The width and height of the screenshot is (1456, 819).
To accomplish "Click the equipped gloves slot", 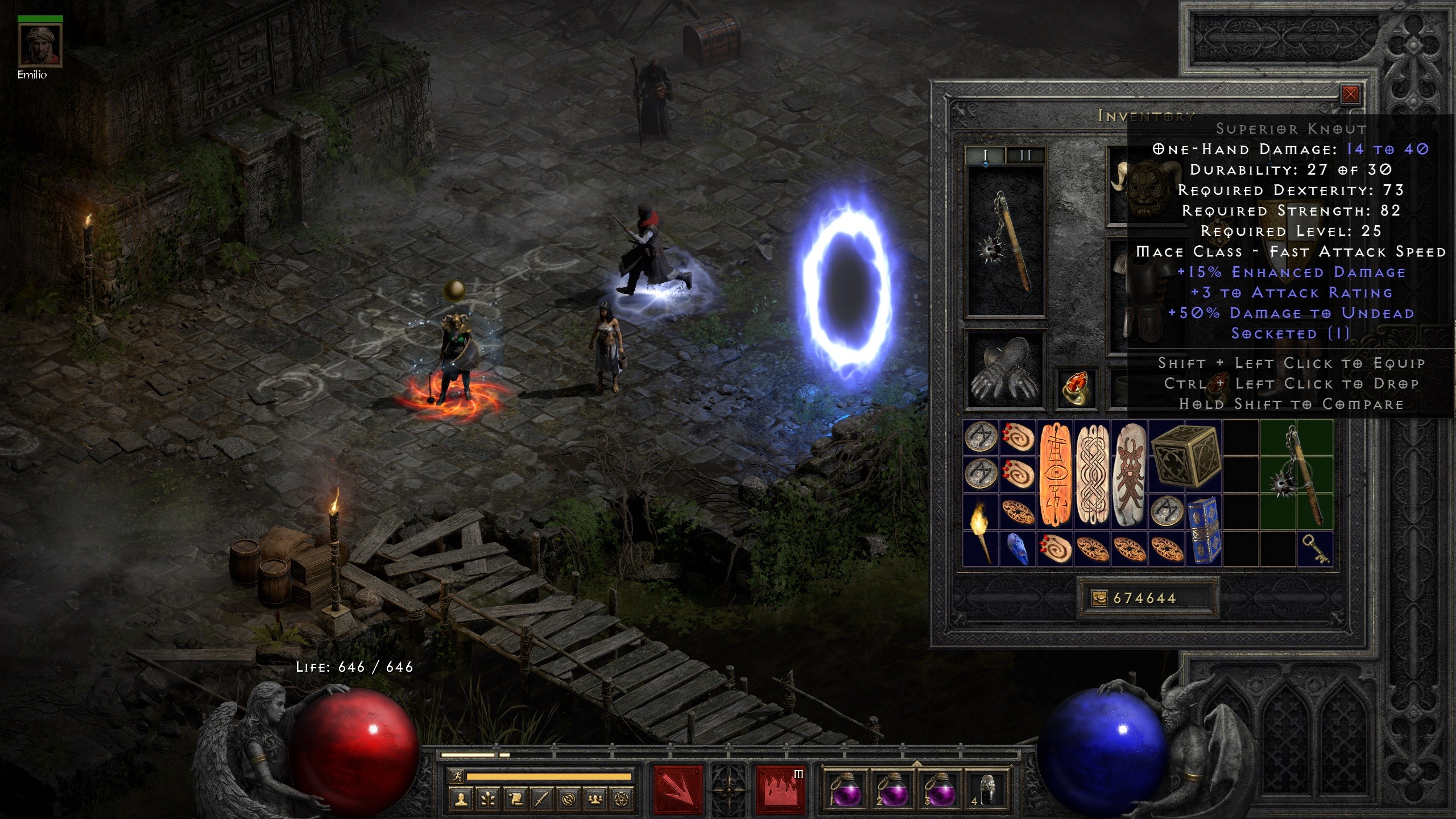I will [x=1006, y=370].
